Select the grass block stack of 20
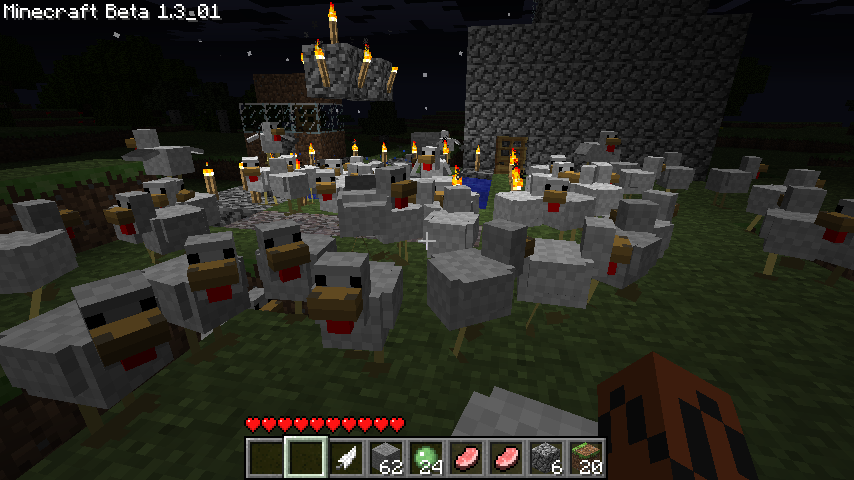The height and width of the screenshot is (480, 854). point(587,457)
